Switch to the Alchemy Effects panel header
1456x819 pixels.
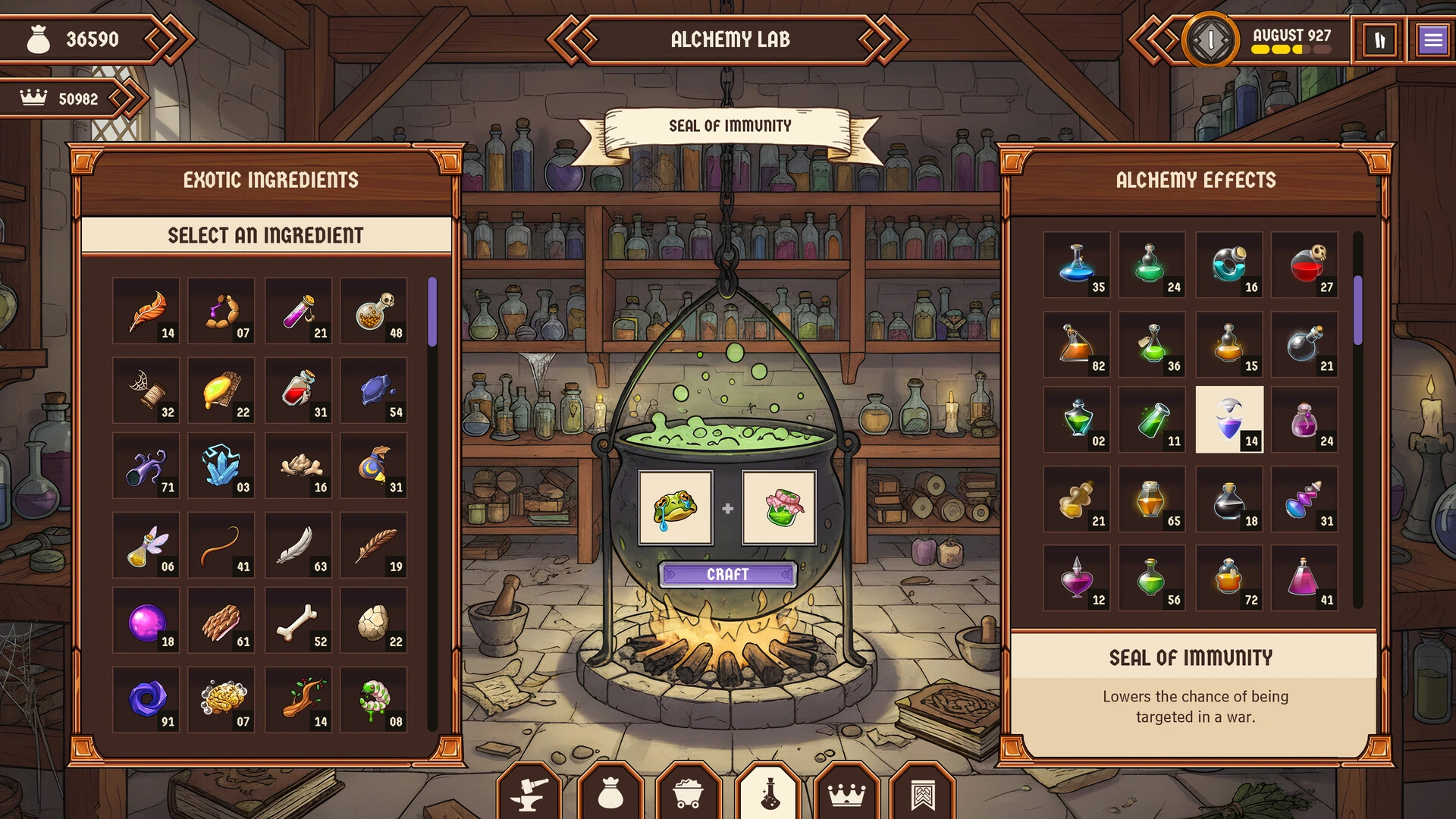click(1195, 180)
